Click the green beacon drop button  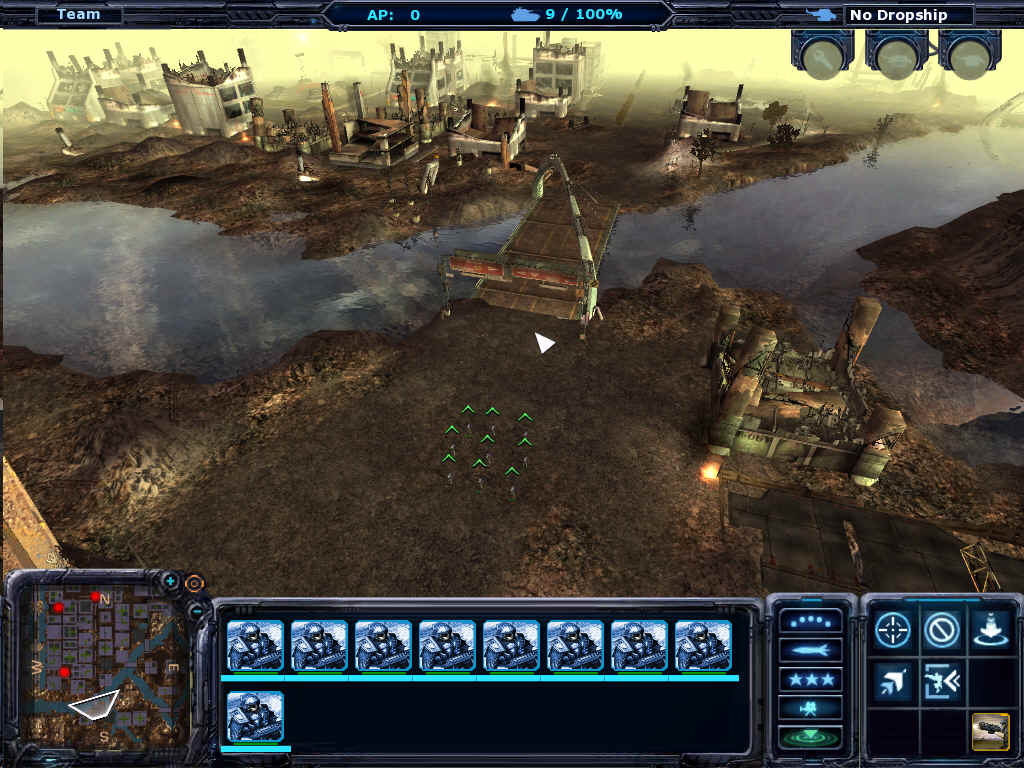point(810,738)
